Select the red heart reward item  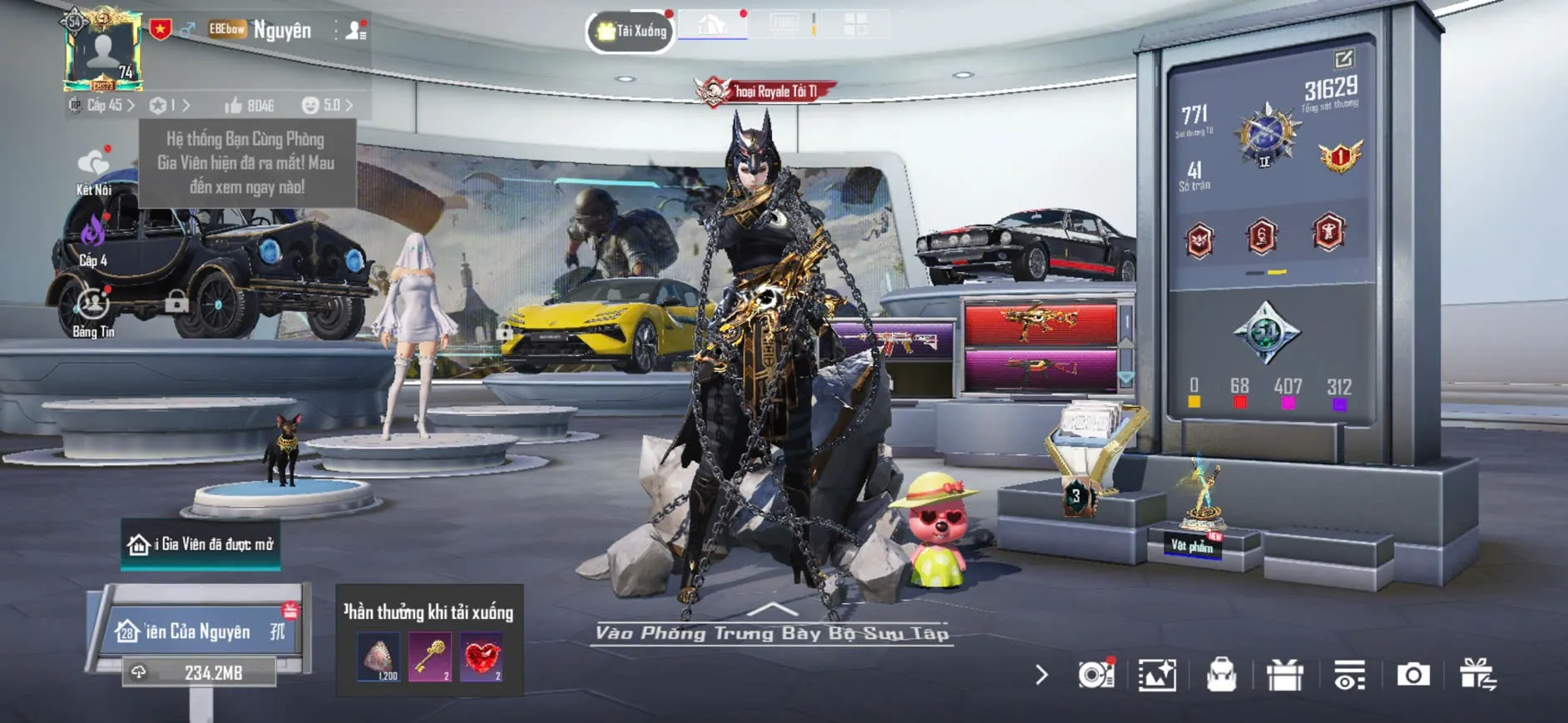pos(482,657)
